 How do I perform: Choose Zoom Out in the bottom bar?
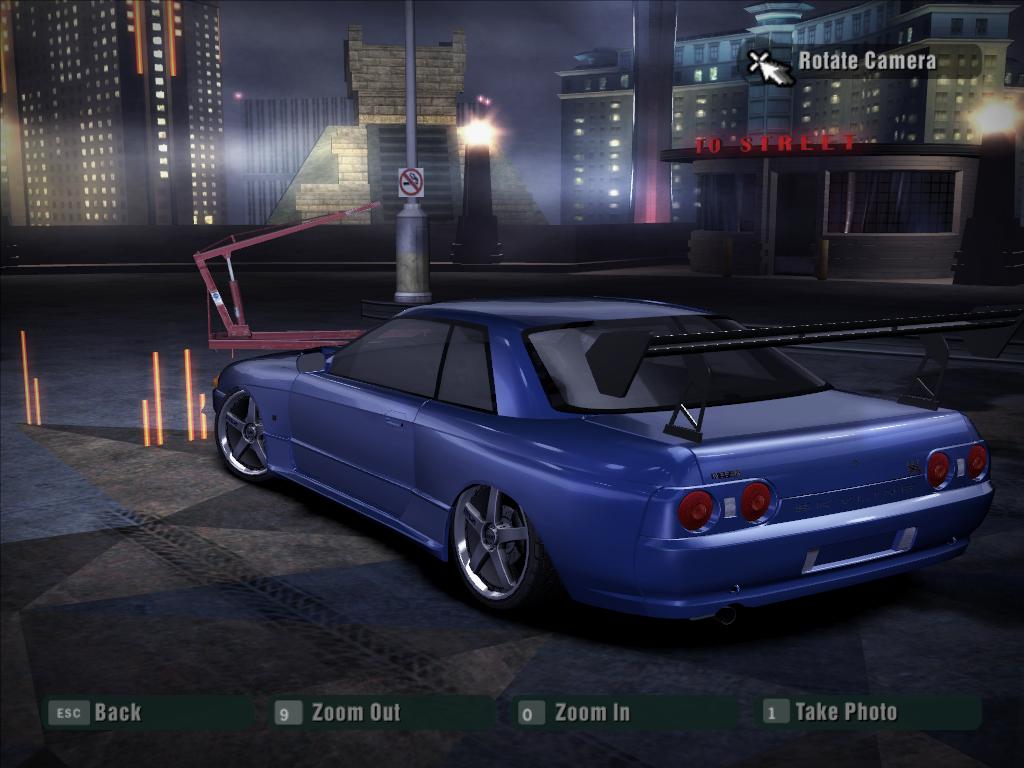(355, 713)
